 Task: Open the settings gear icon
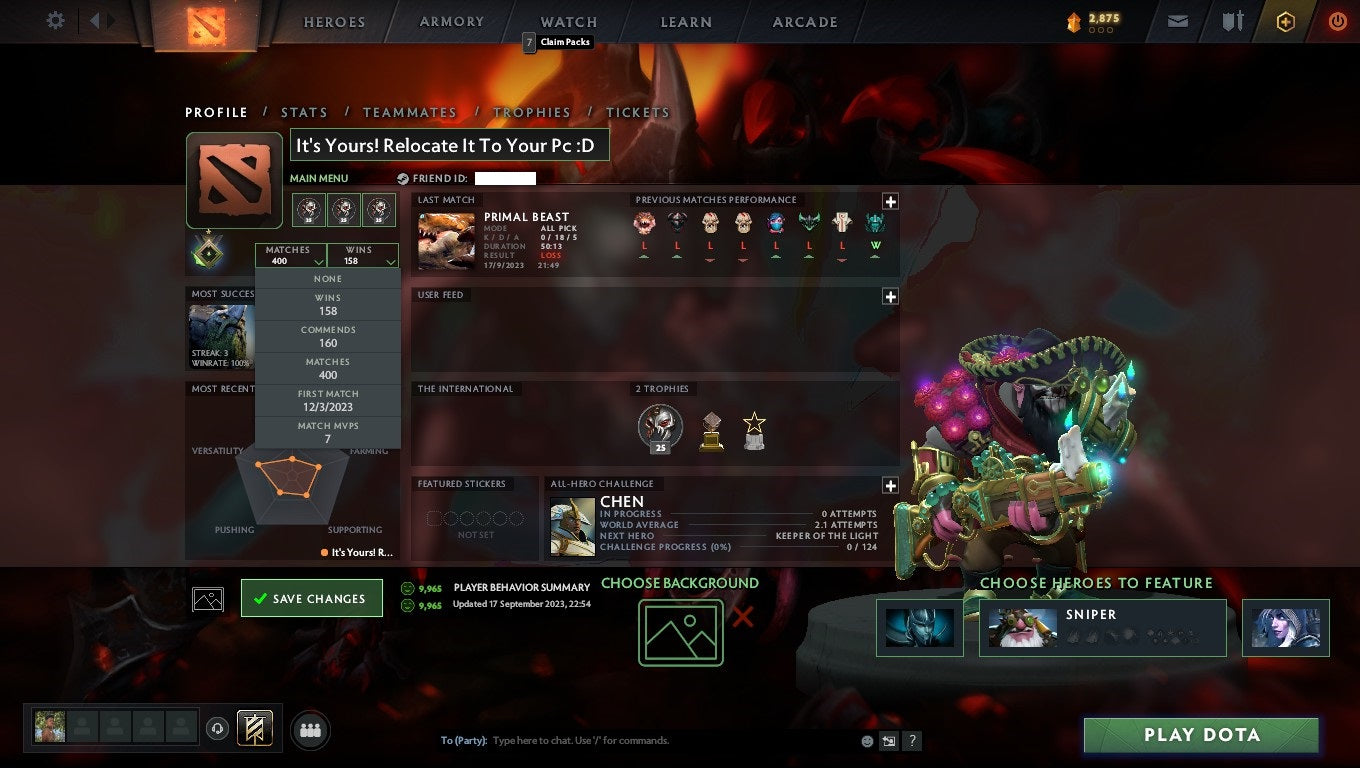pos(55,20)
